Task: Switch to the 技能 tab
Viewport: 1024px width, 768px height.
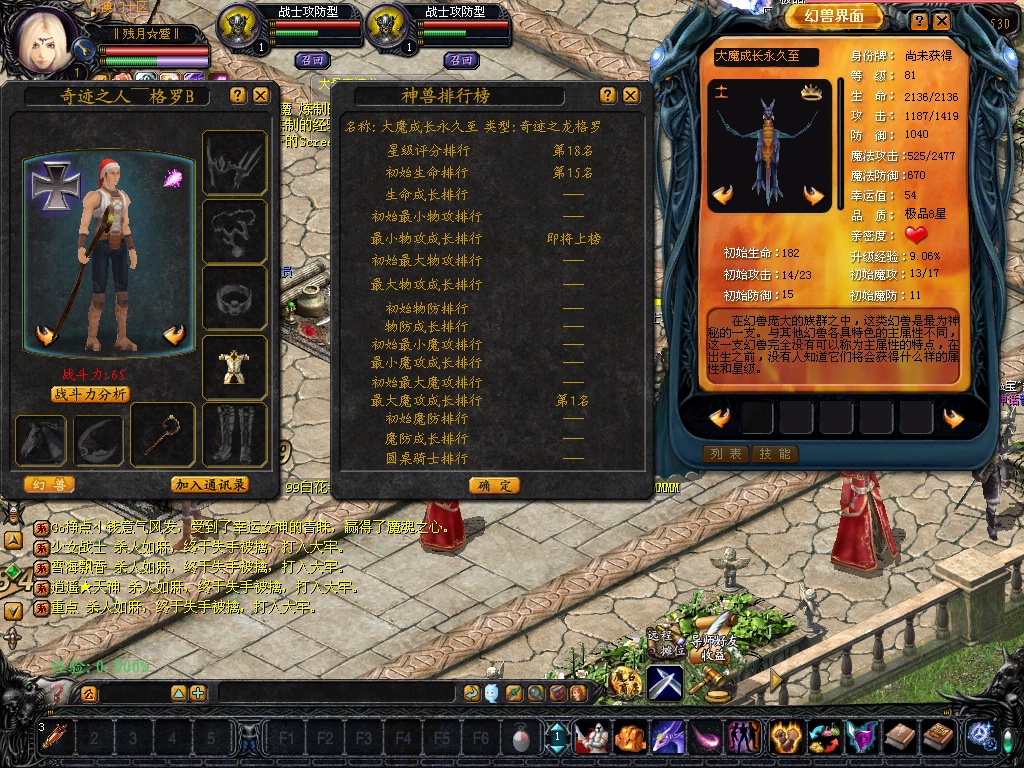Action: (x=775, y=454)
